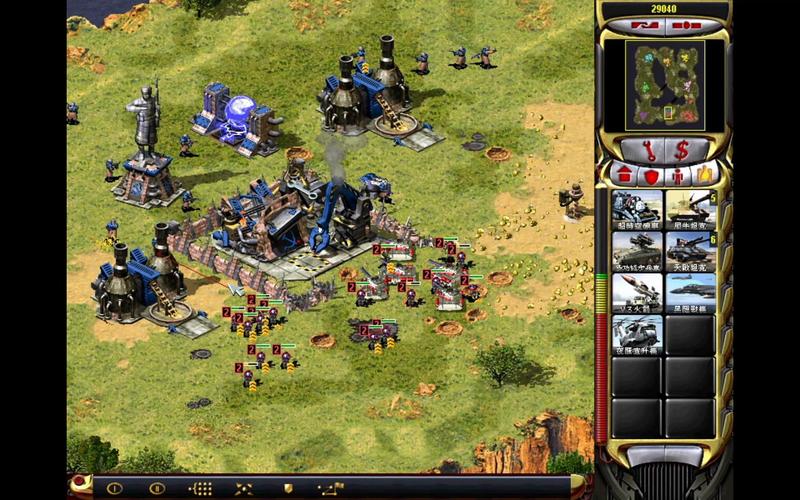Activate the scatter units command icon
800x500 pixels.
click(243, 489)
